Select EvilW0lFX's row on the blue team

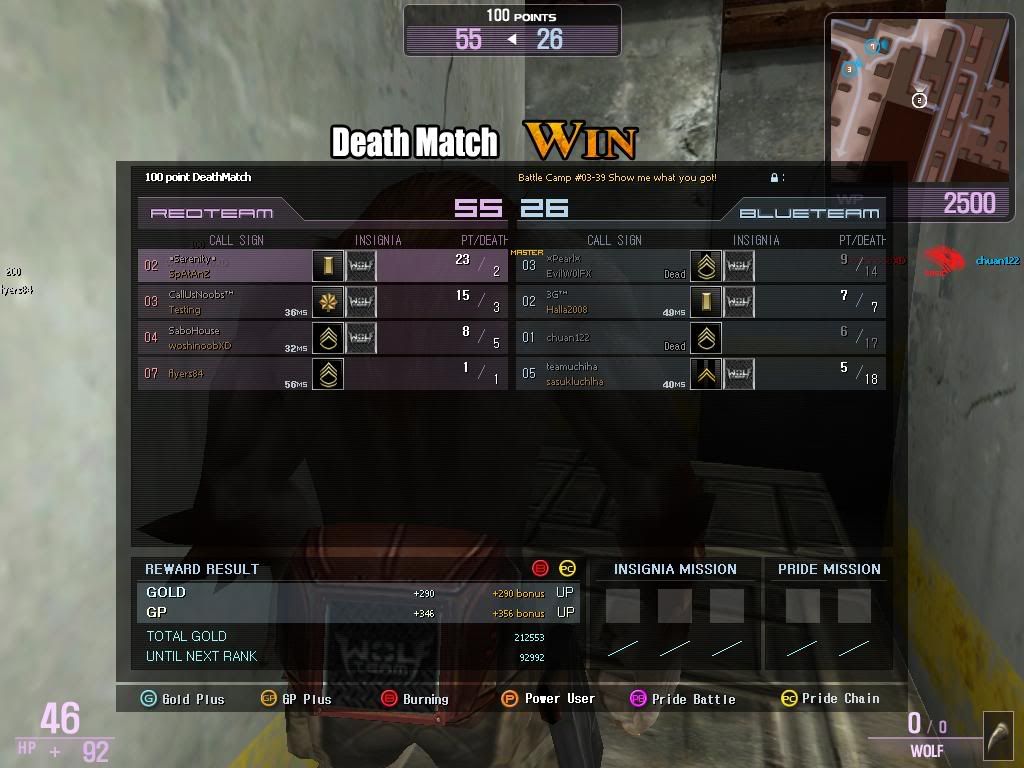pyautogui.click(x=700, y=266)
